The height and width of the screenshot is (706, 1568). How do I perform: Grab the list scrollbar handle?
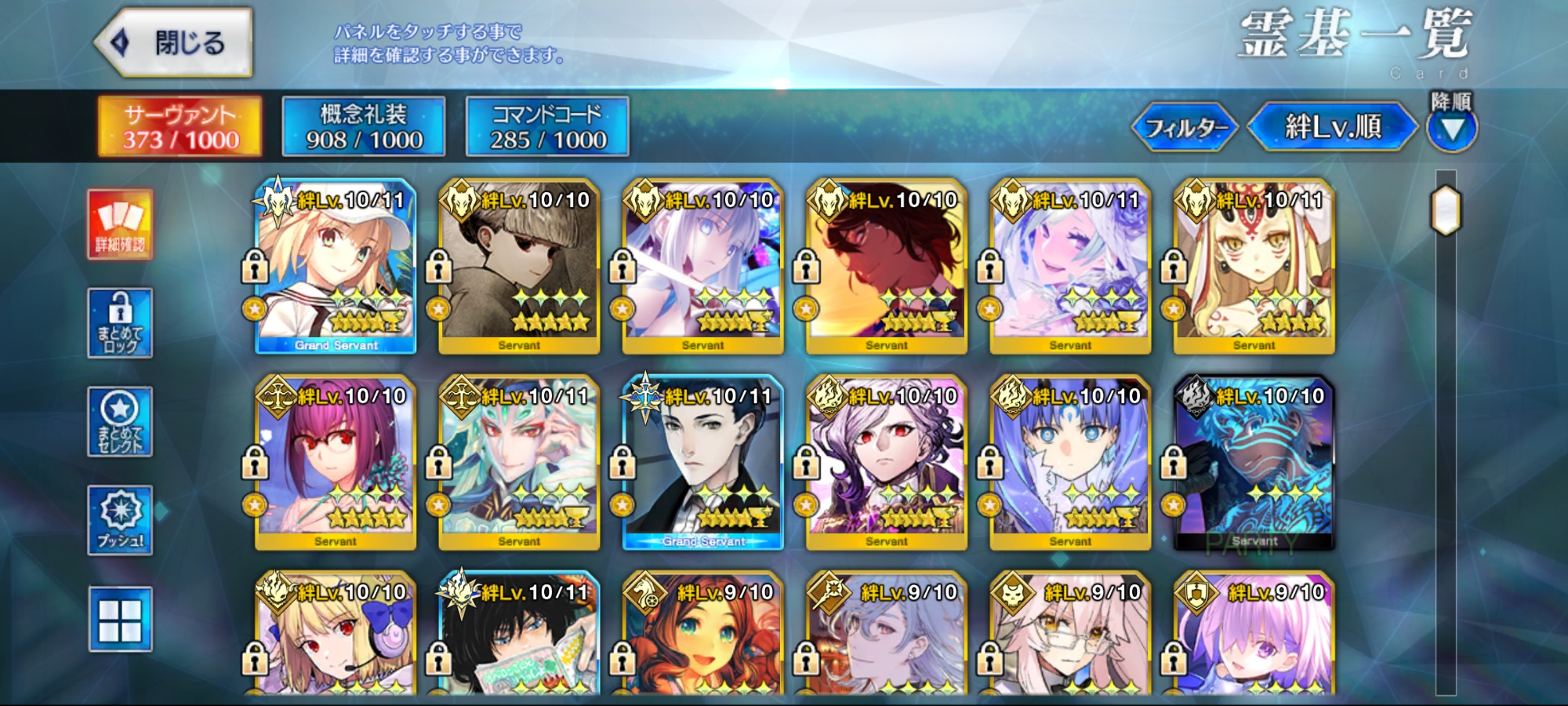(x=1446, y=210)
